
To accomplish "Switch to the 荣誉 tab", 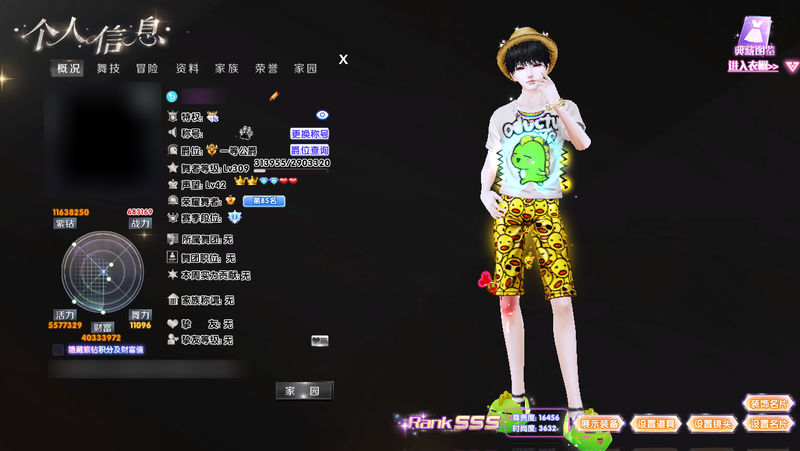I will coord(266,69).
